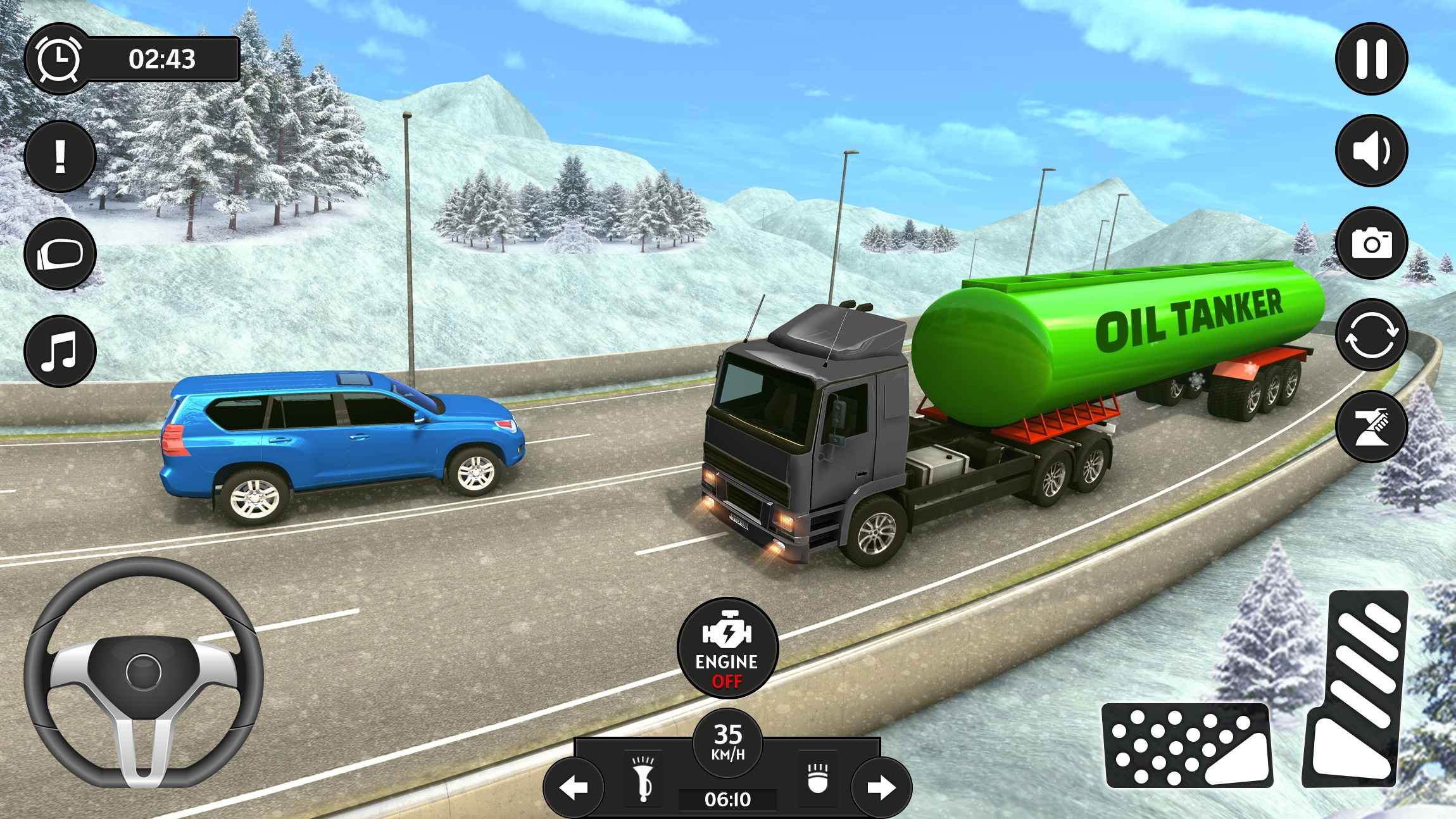The width and height of the screenshot is (1456, 819).
Task: Open the exclamation mark alert button
Action: [60, 156]
